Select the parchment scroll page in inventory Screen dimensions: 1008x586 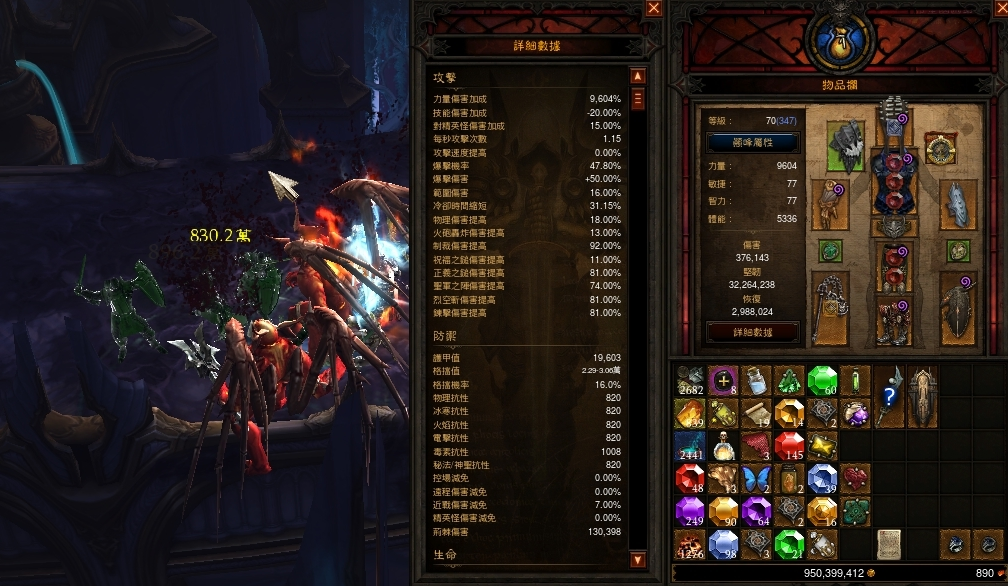coord(888,544)
